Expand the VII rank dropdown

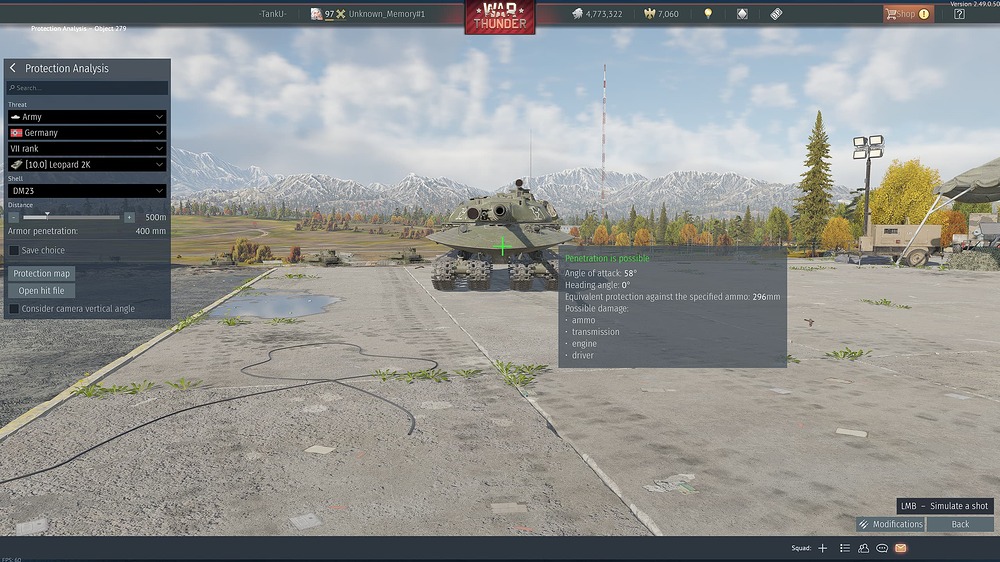pos(87,149)
